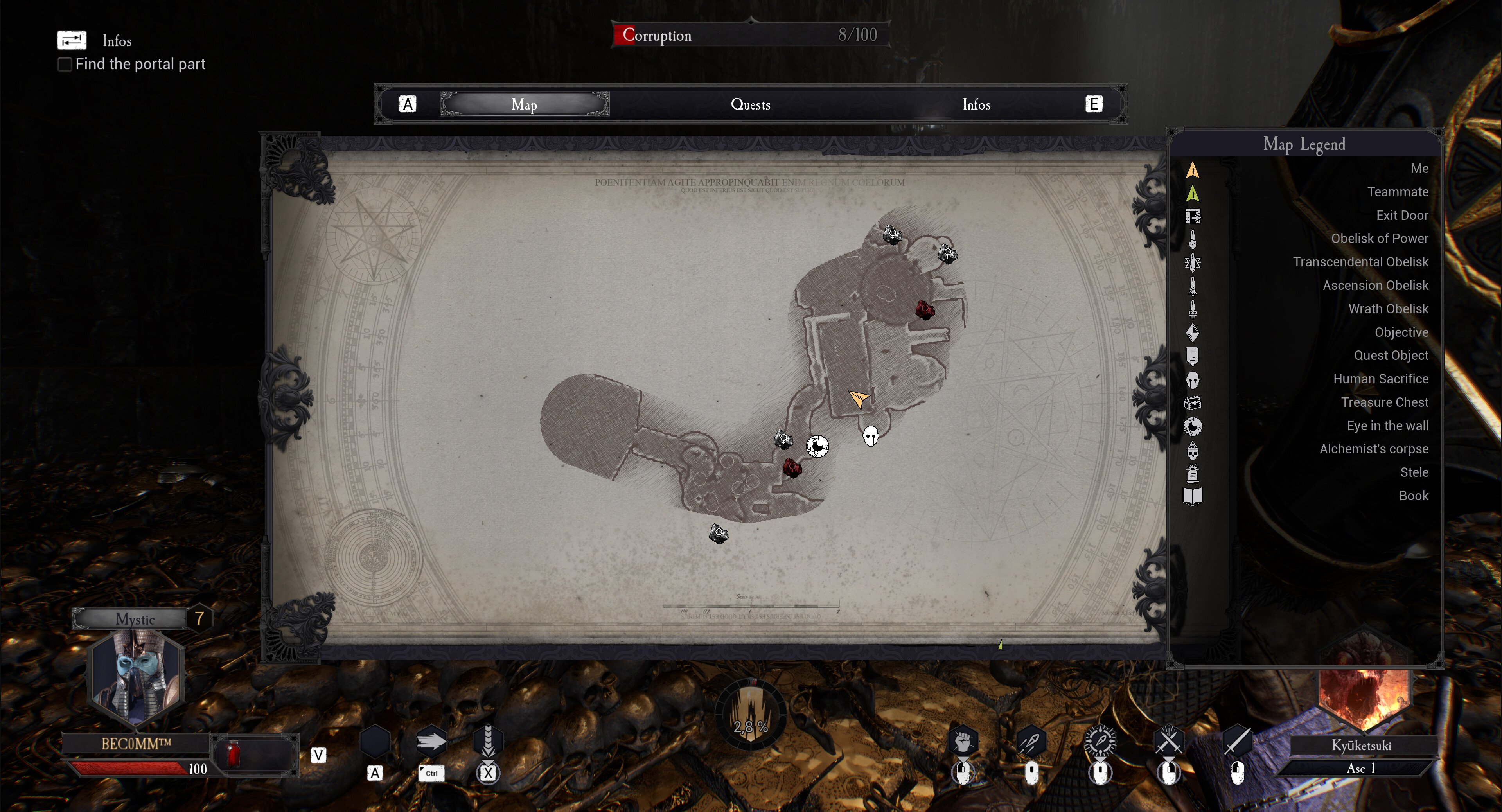
Task: Select the Stele legend entry
Action: (1414, 472)
